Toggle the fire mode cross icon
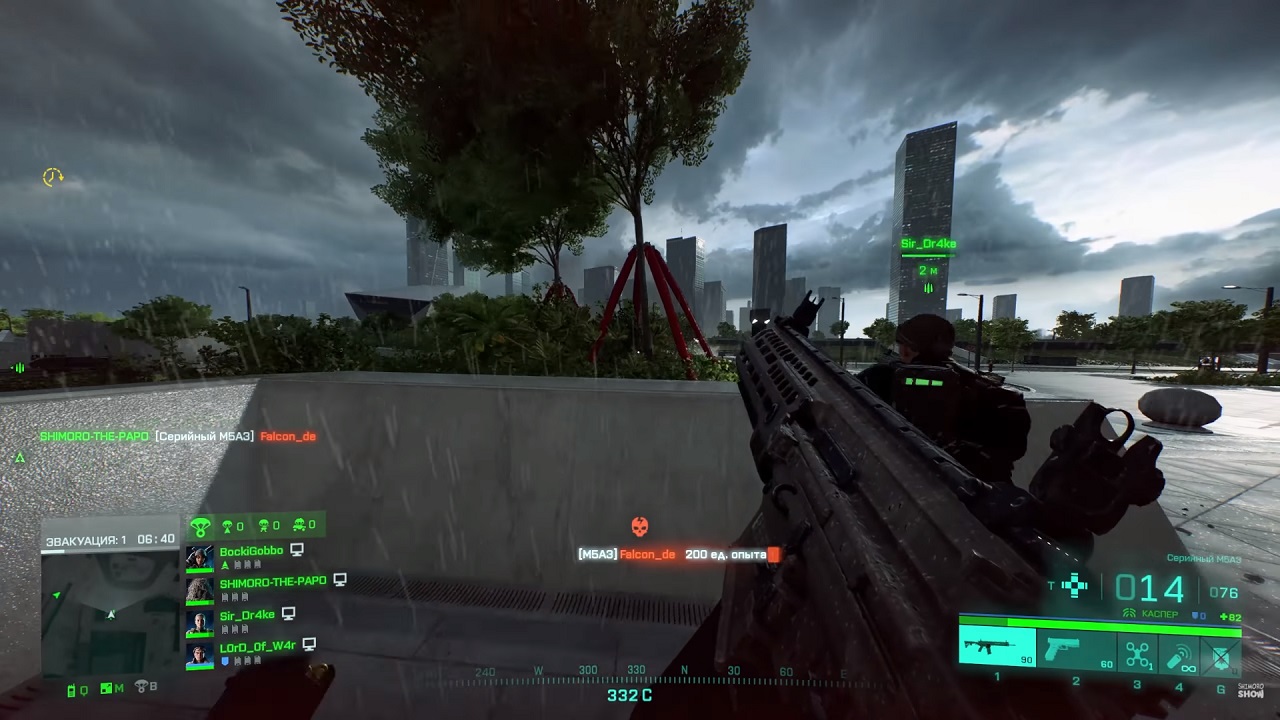The image size is (1280, 720). 1075,586
